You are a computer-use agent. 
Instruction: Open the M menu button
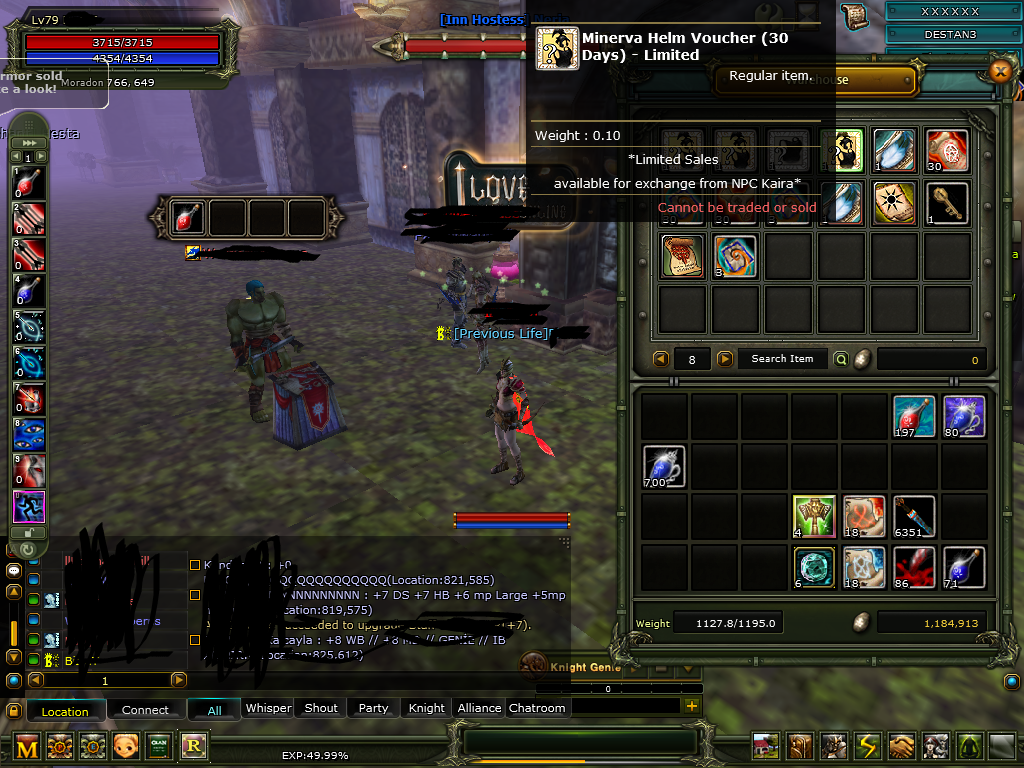click(x=27, y=746)
